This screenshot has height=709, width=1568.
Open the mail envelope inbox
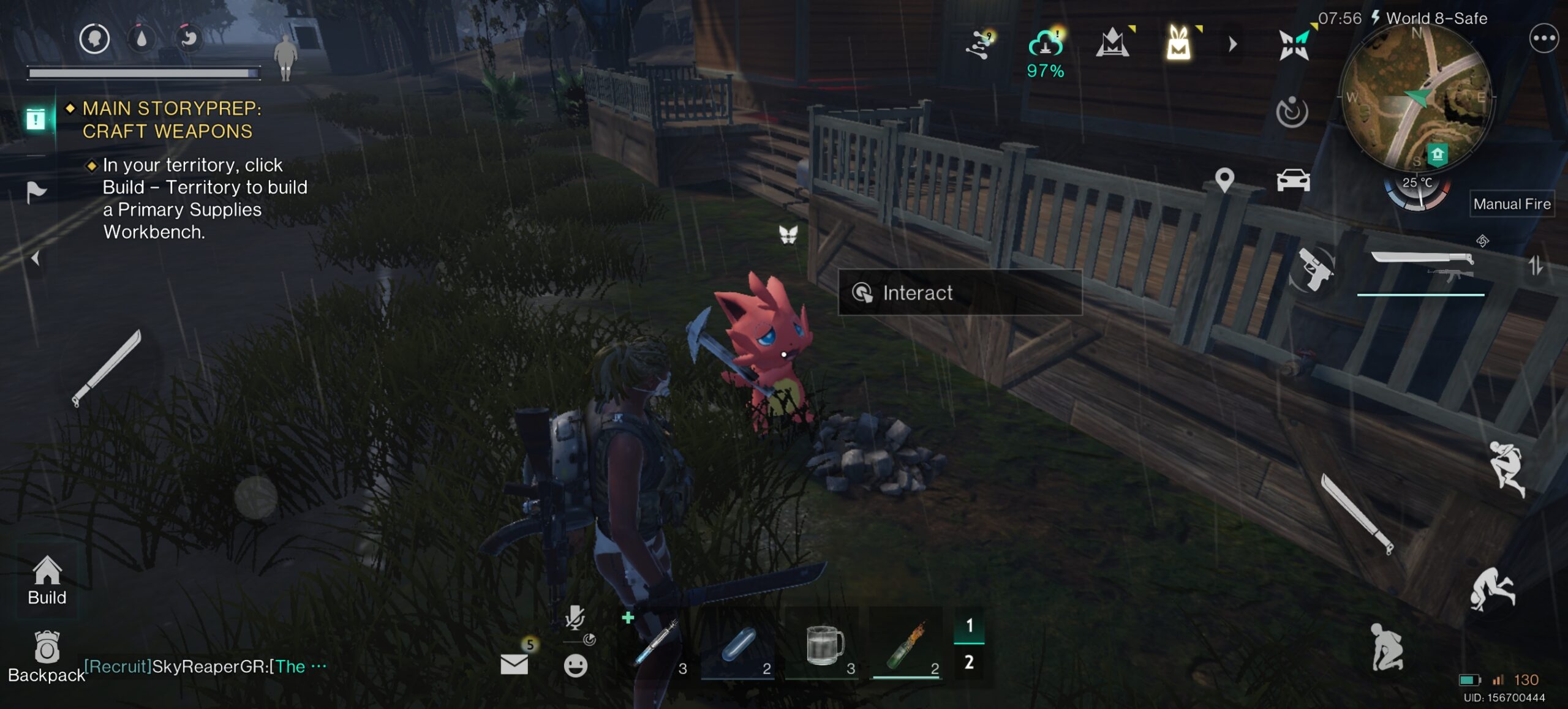pyautogui.click(x=514, y=664)
